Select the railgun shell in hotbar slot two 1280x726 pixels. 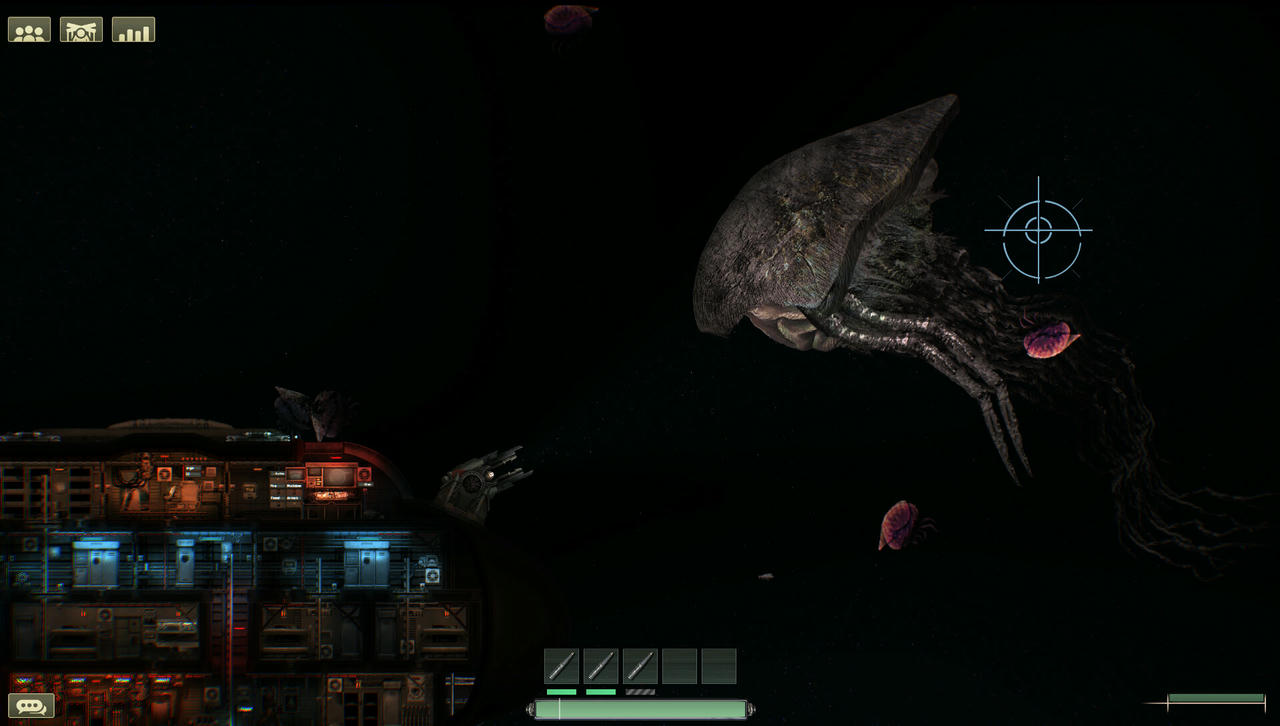[600, 664]
